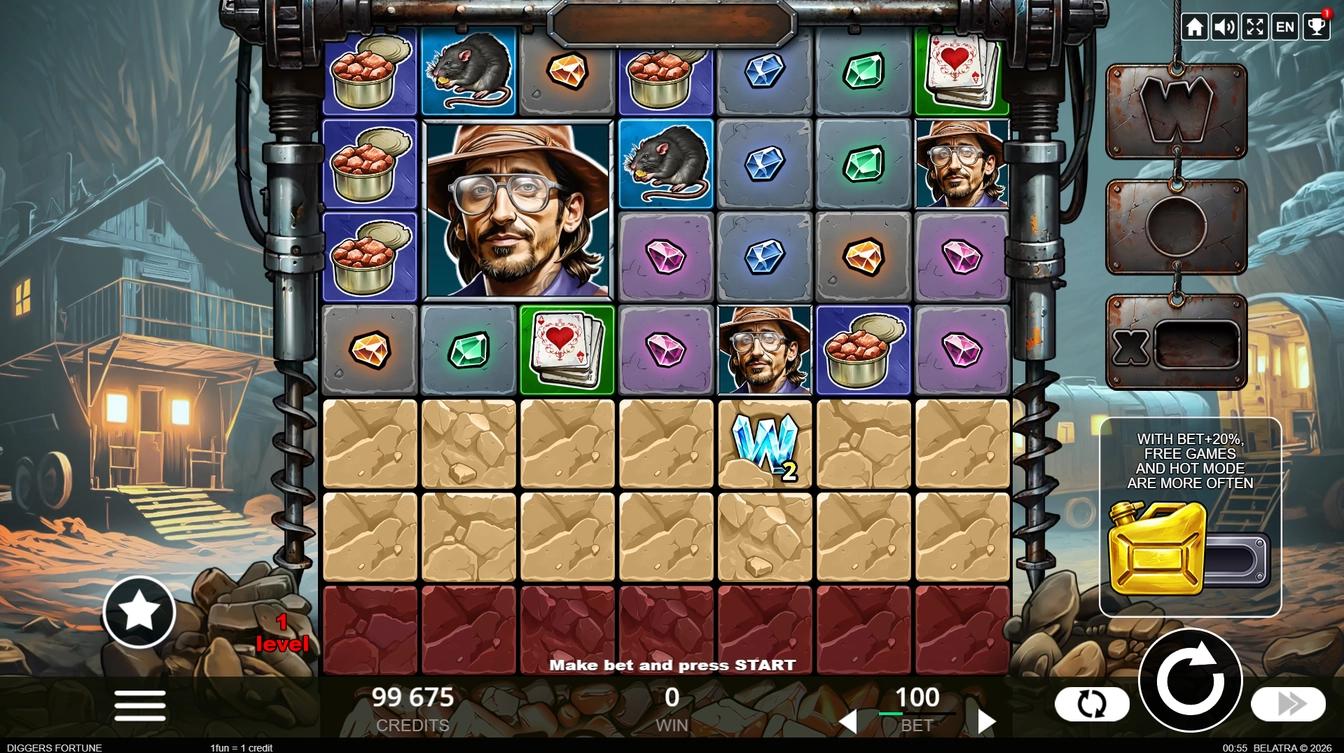Decrease bet with left arrow
Viewport: 1344px width, 753px height.
pyautogui.click(x=849, y=719)
